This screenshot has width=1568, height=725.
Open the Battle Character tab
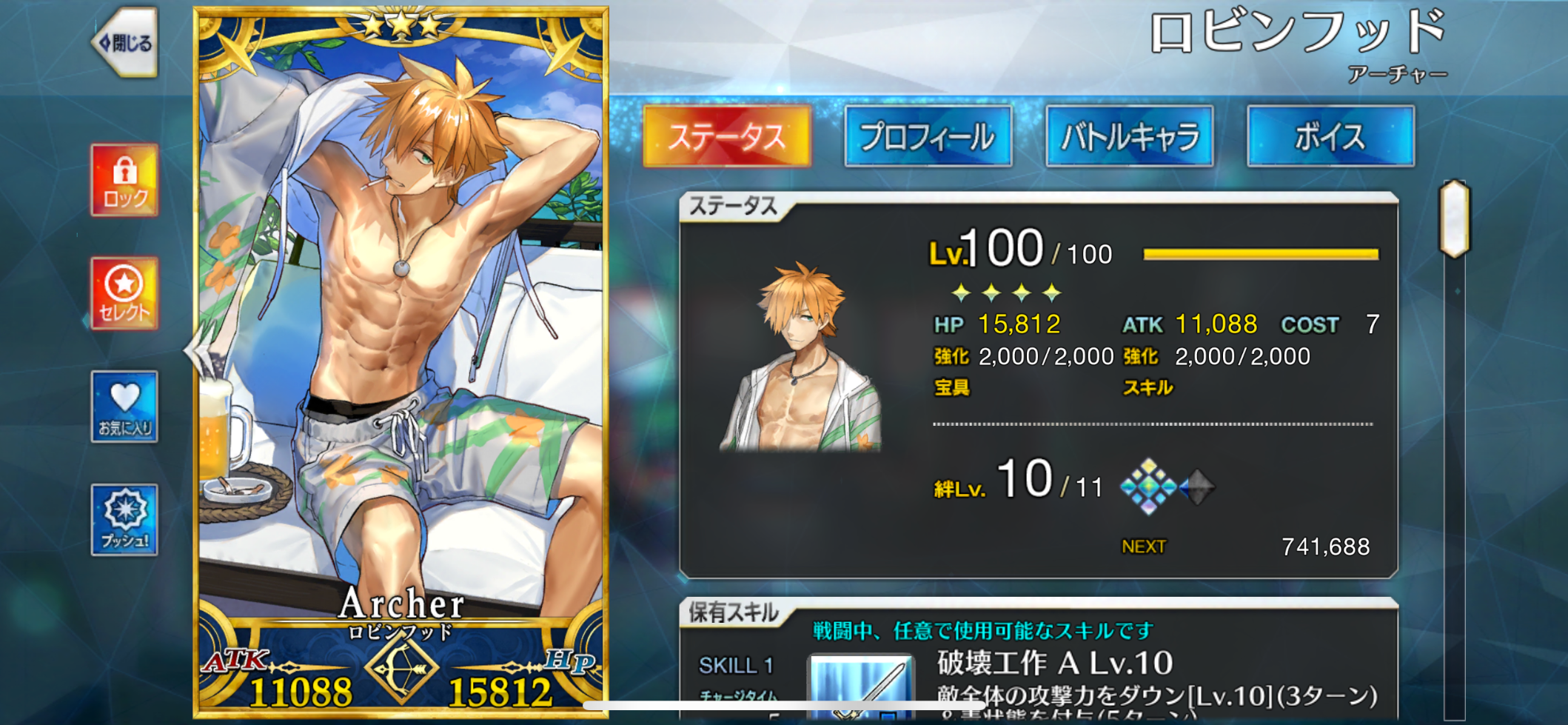coord(1129,136)
